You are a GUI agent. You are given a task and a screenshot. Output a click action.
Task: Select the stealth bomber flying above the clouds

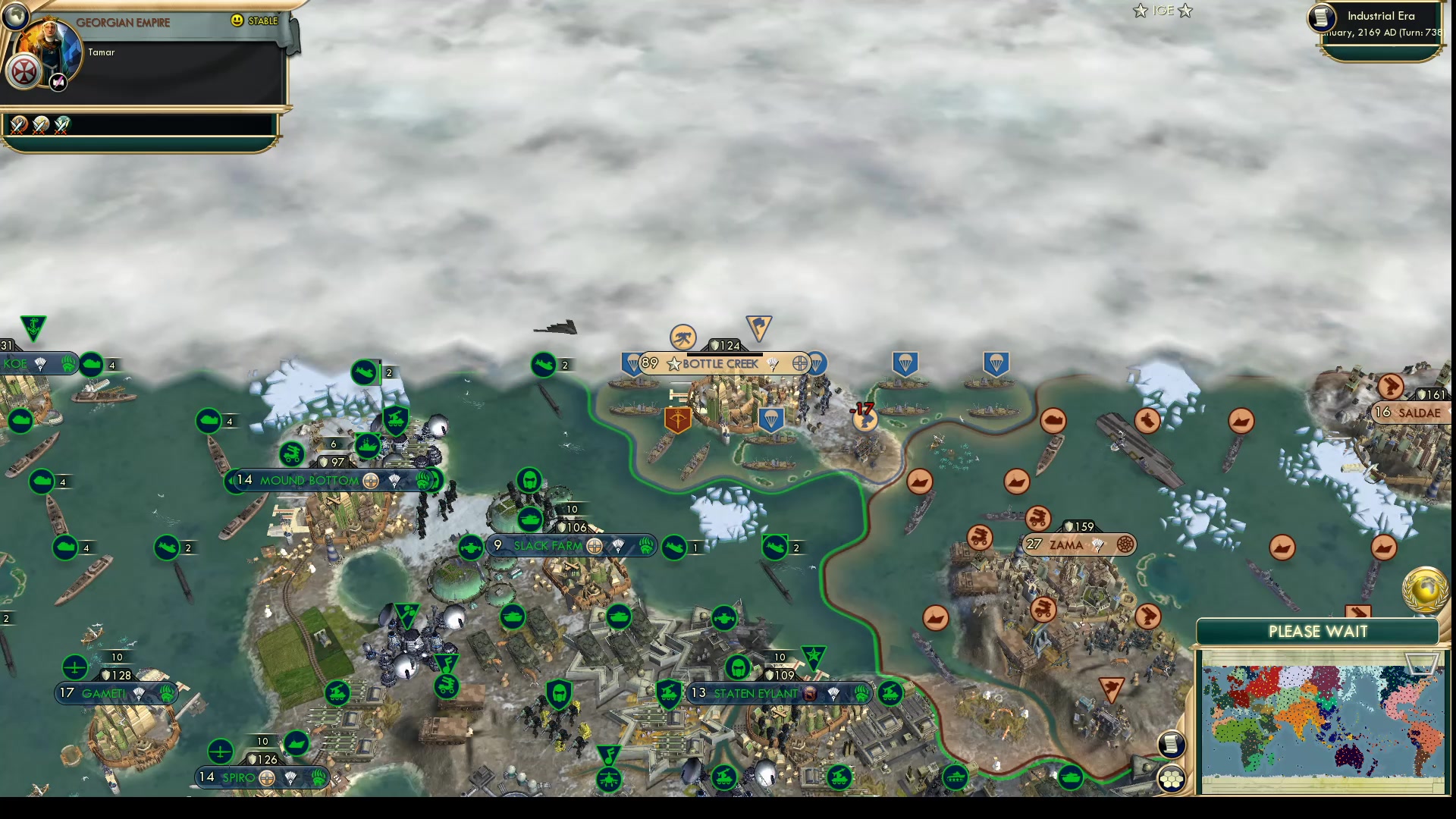click(556, 328)
